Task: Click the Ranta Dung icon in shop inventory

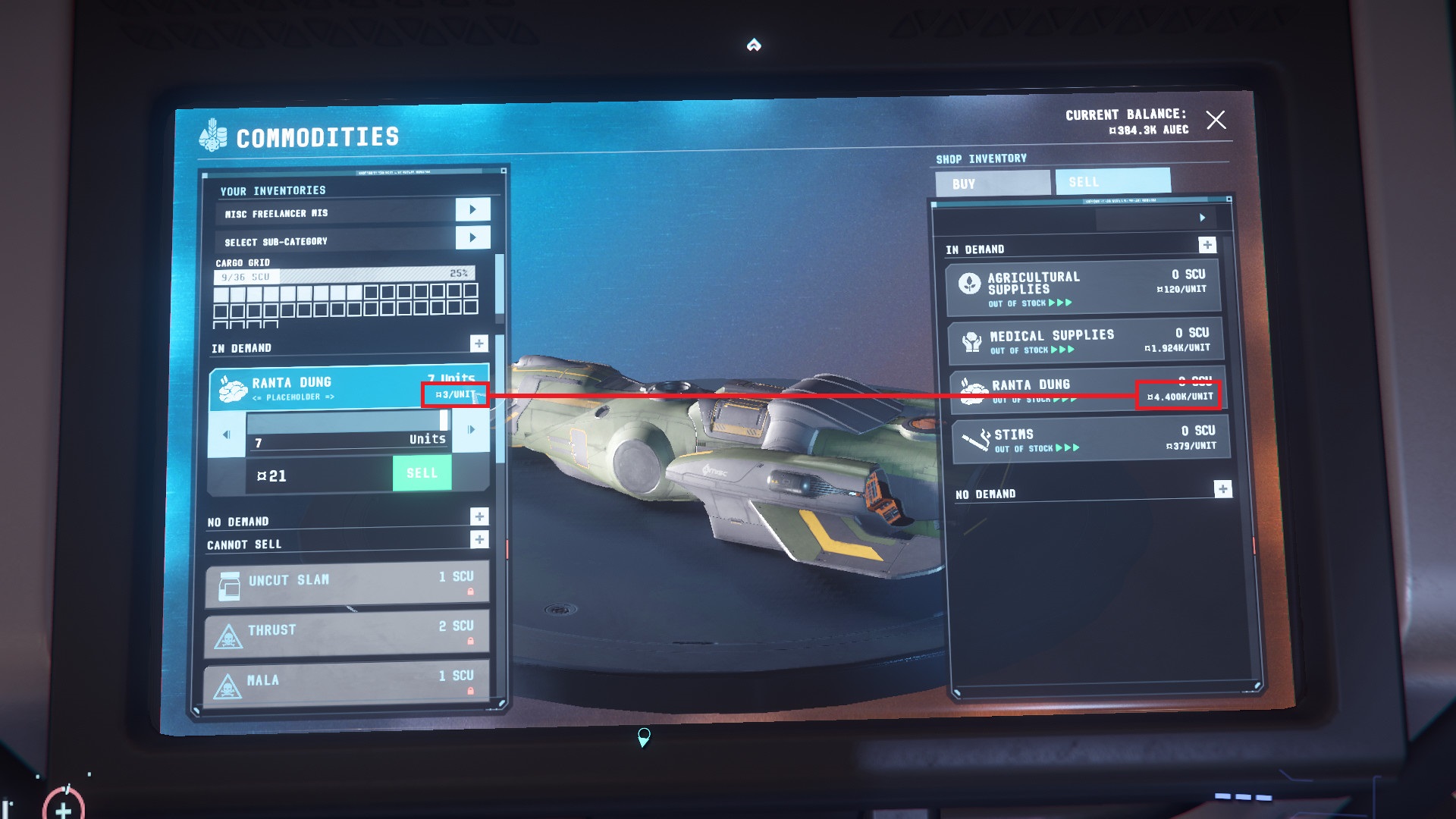Action: pos(971,389)
